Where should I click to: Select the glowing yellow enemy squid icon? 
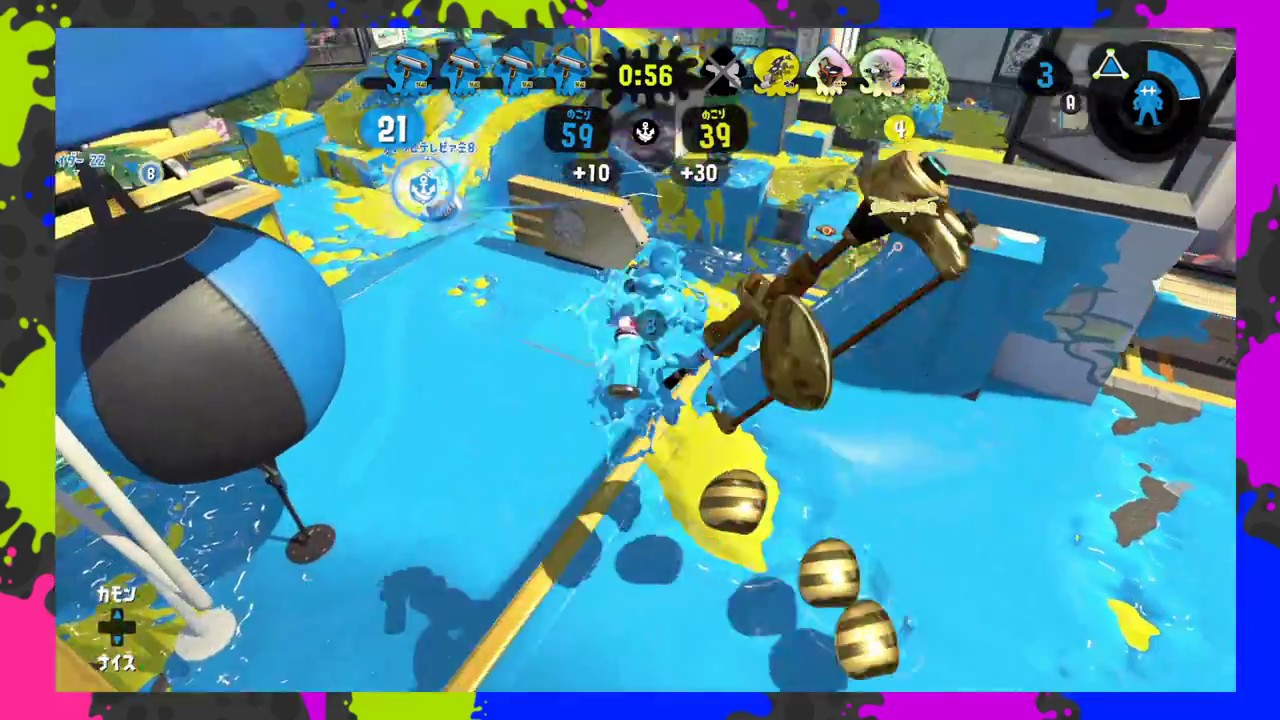(x=775, y=72)
